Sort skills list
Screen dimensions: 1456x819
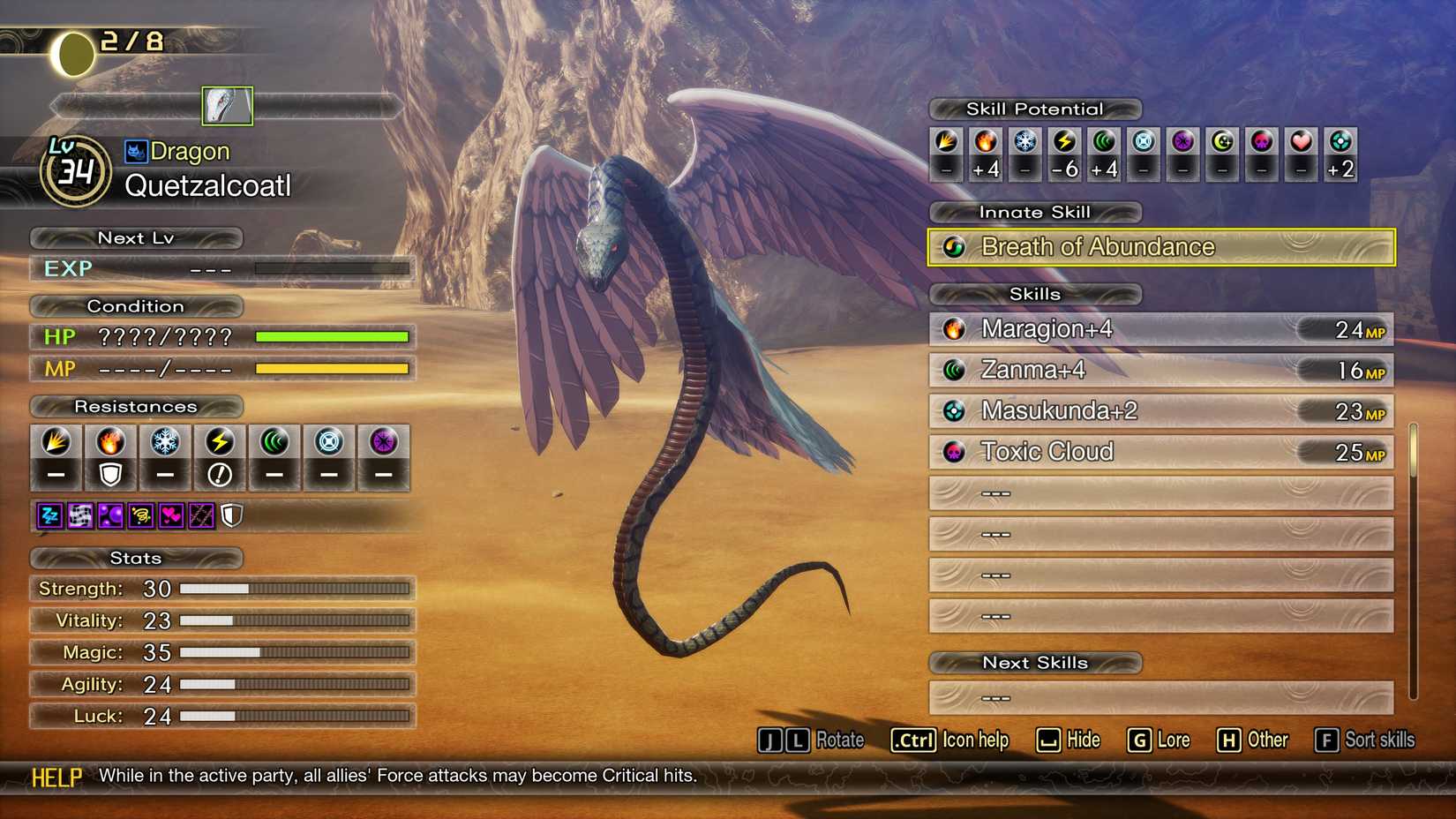coord(1364,740)
